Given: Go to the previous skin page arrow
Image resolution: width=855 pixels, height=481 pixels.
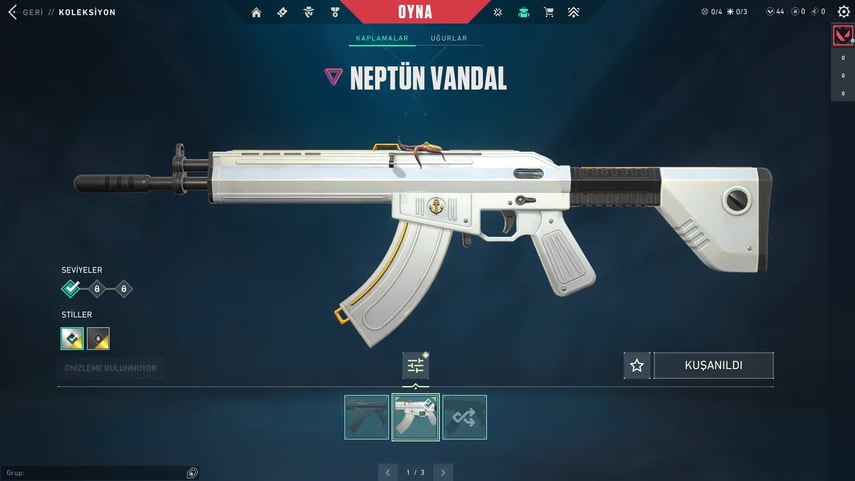Looking at the screenshot, I should pos(388,472).
